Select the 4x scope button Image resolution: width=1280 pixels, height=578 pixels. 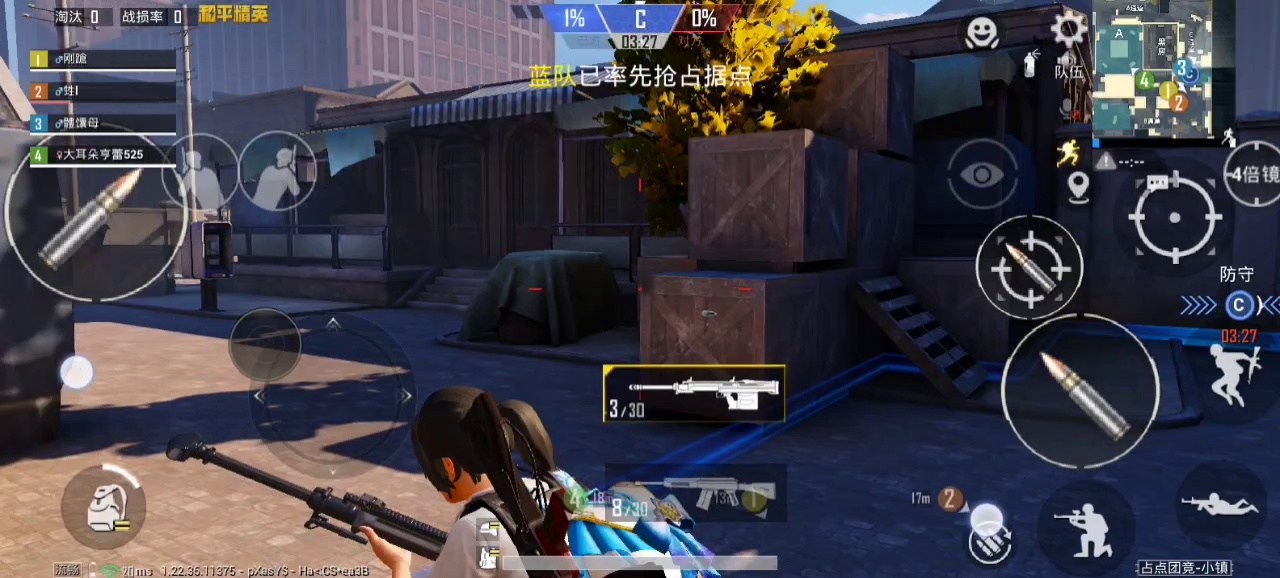tap(1254, 174)
